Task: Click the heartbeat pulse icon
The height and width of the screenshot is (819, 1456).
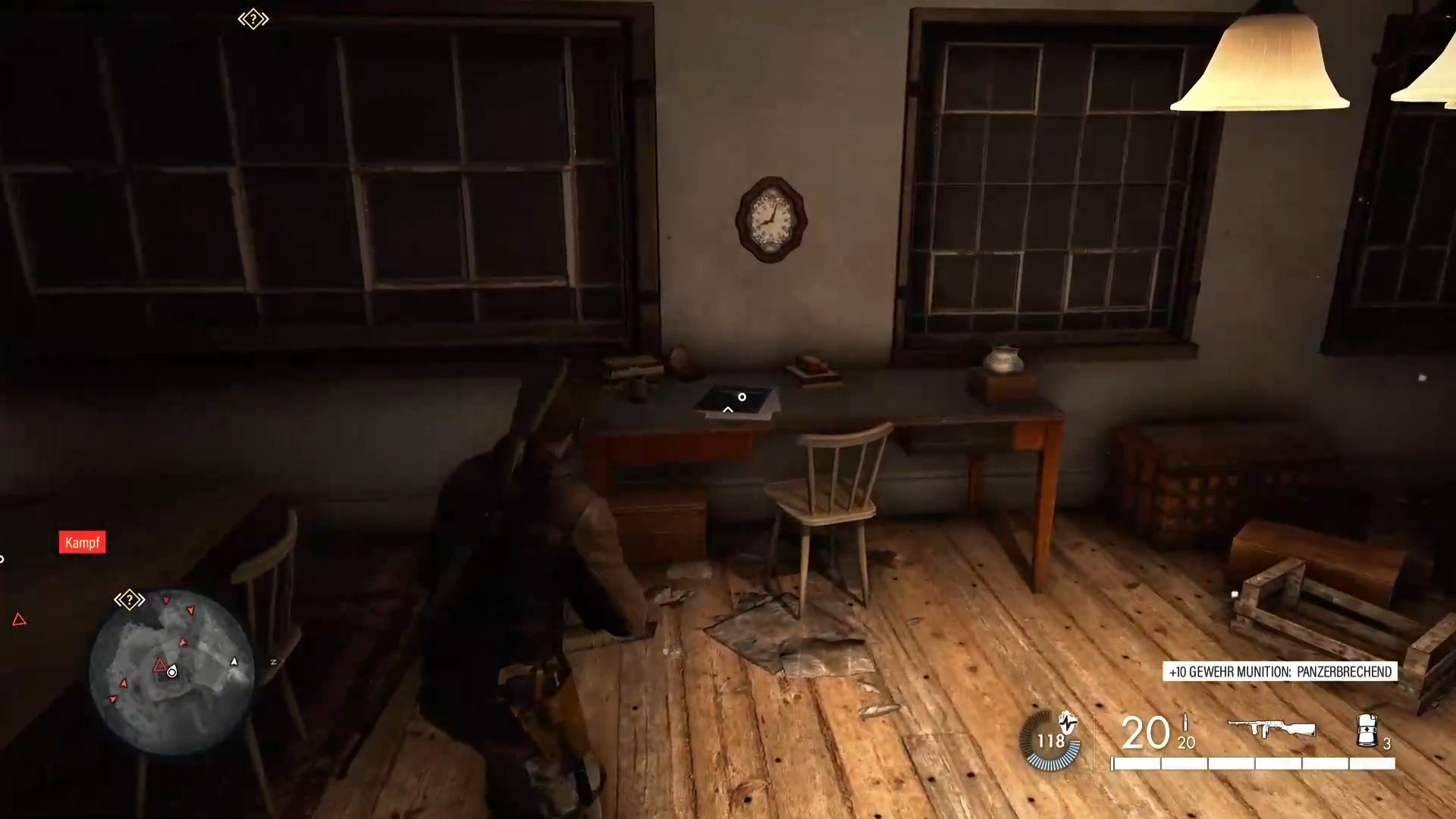Action: (1068, 722)
